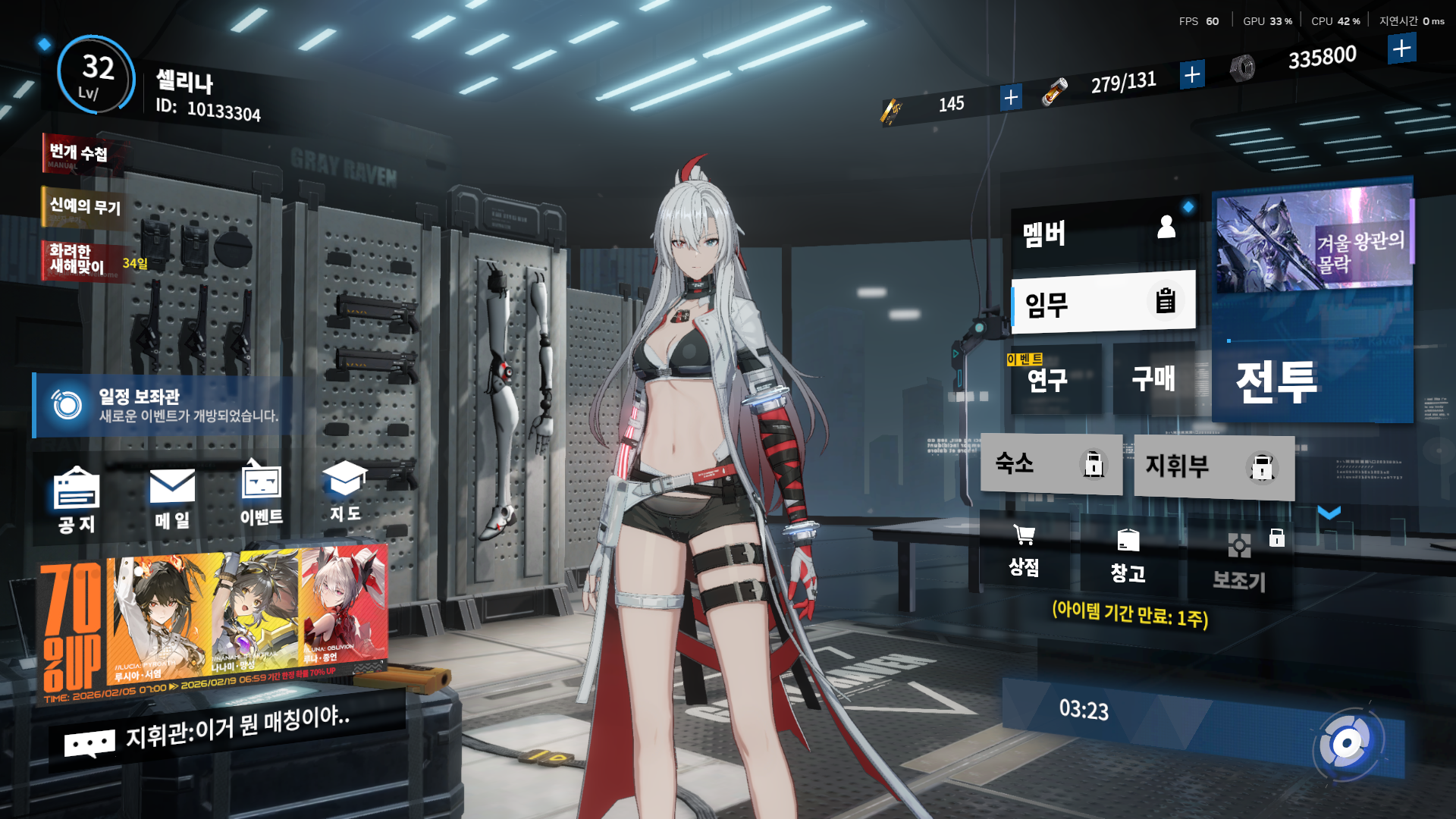
Task: Select the locked 지휘부 (Command) button
Action: [x=1213, y=466]
